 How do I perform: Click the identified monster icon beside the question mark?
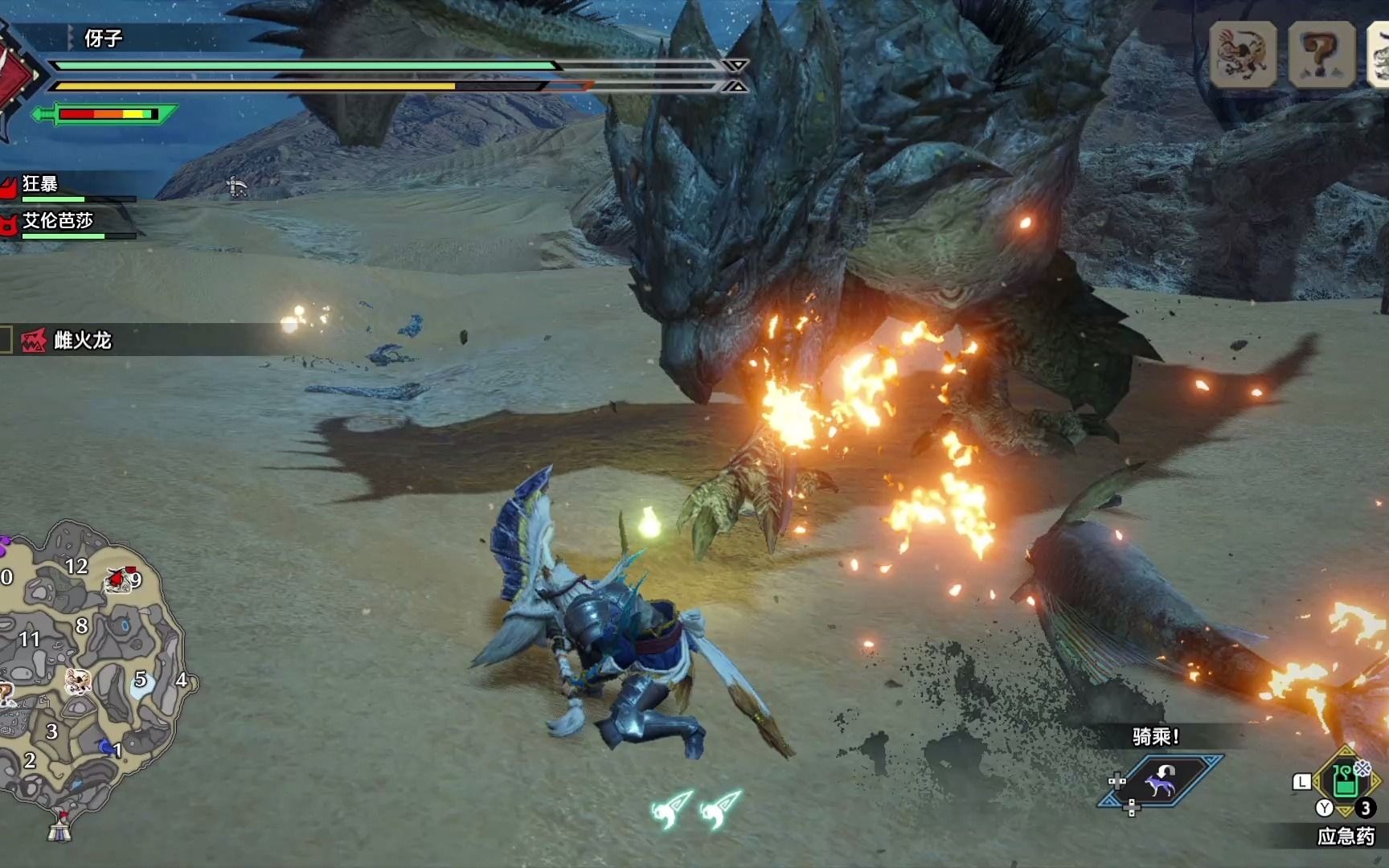[1243, 55]
